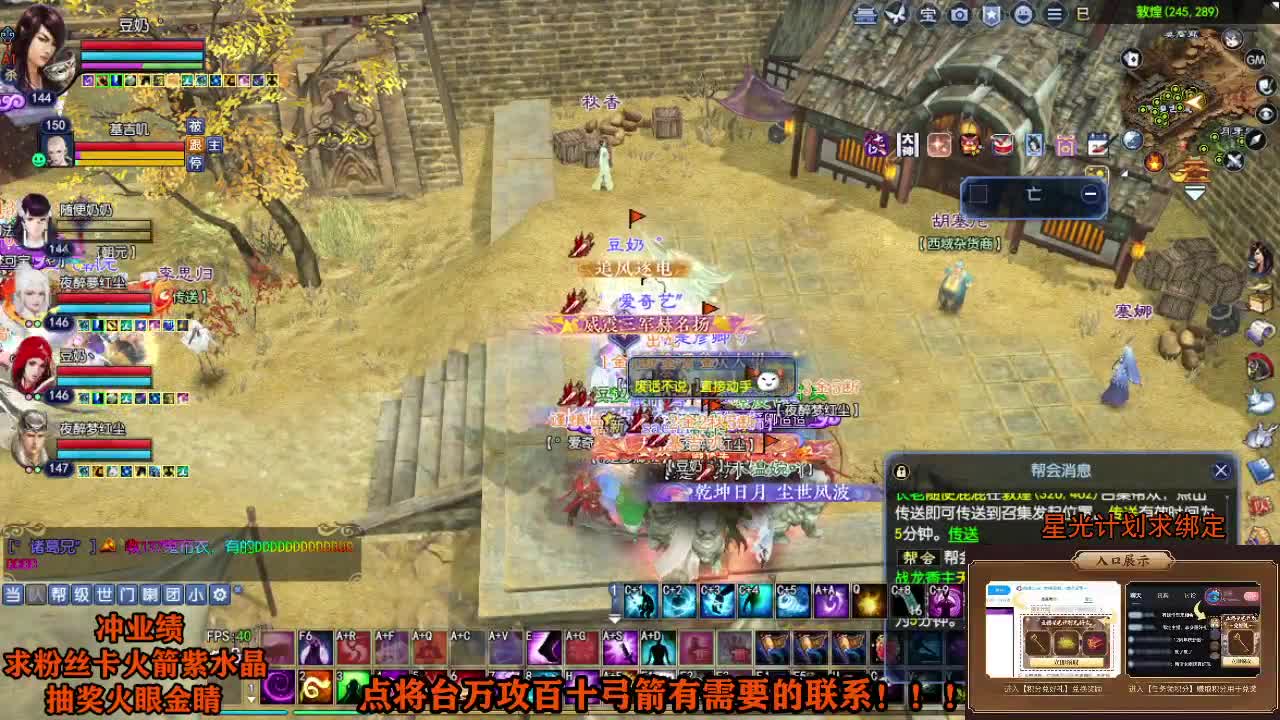Toggle the 主 status button near the party frame
This screenshot has width=1280, height=720.
pyautogui.click(x=215, y=144)
